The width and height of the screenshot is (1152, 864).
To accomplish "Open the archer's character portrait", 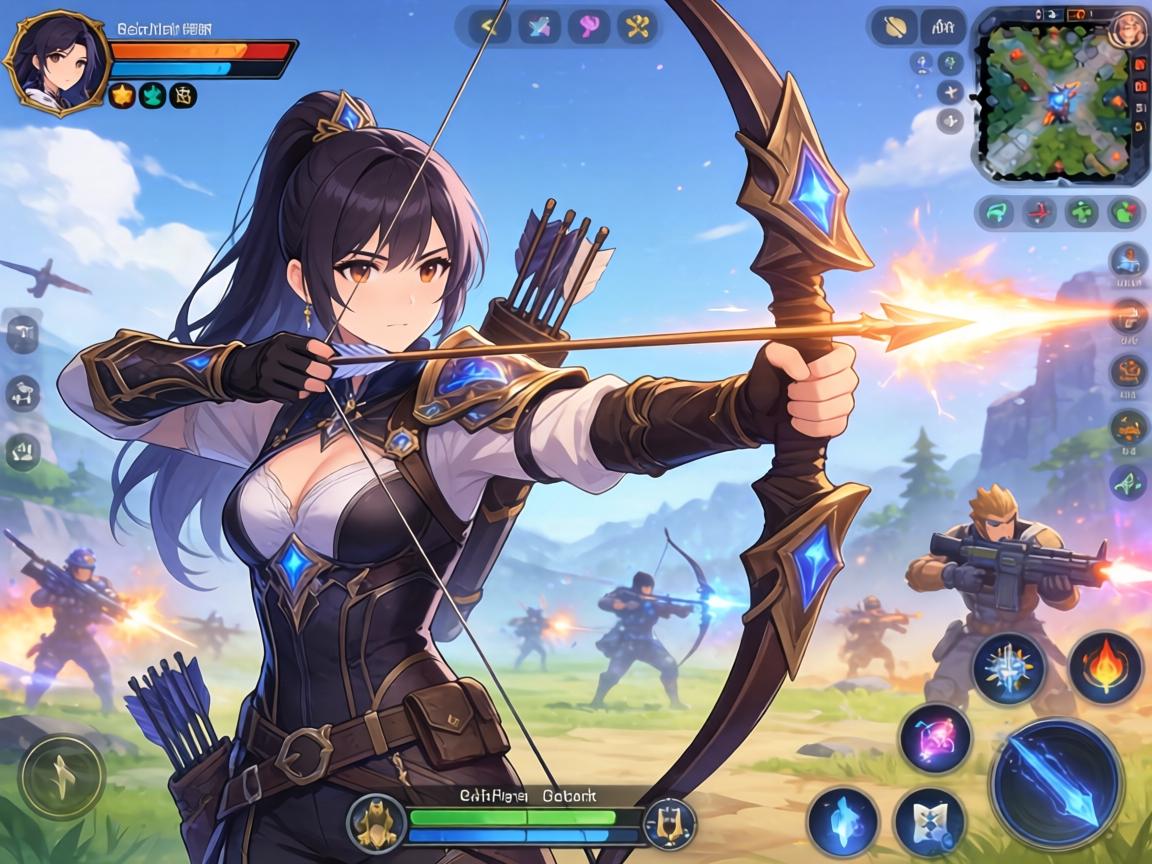I will [x=56, y=62].
